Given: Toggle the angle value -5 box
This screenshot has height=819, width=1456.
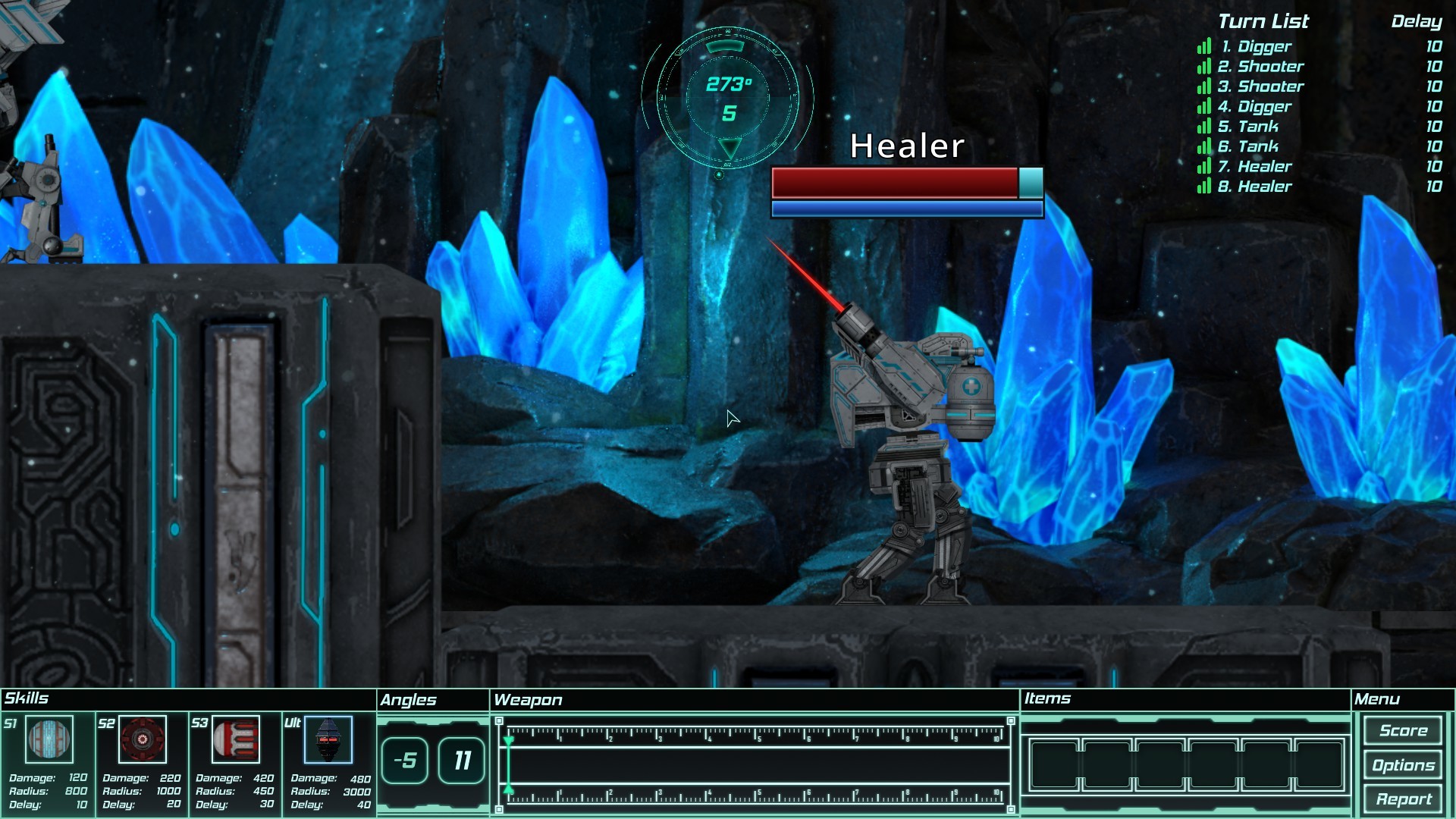Looking at the screenshot, I should tap(406, 761).
